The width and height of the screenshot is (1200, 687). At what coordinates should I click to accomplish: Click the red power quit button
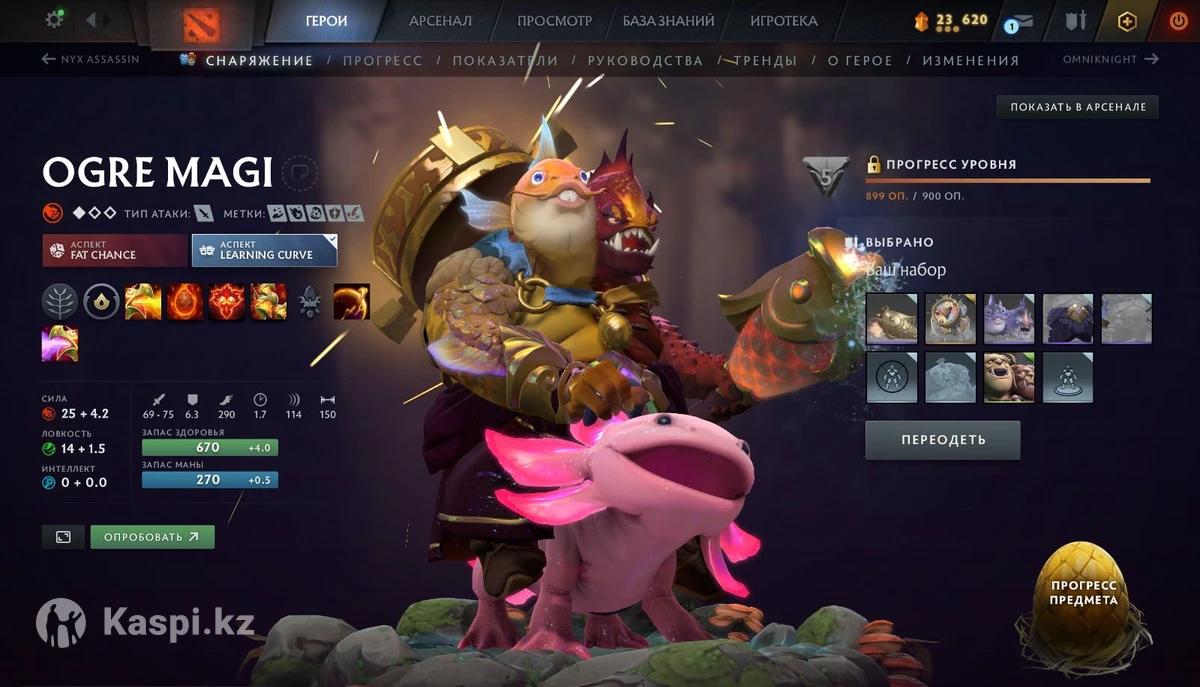1178,20
